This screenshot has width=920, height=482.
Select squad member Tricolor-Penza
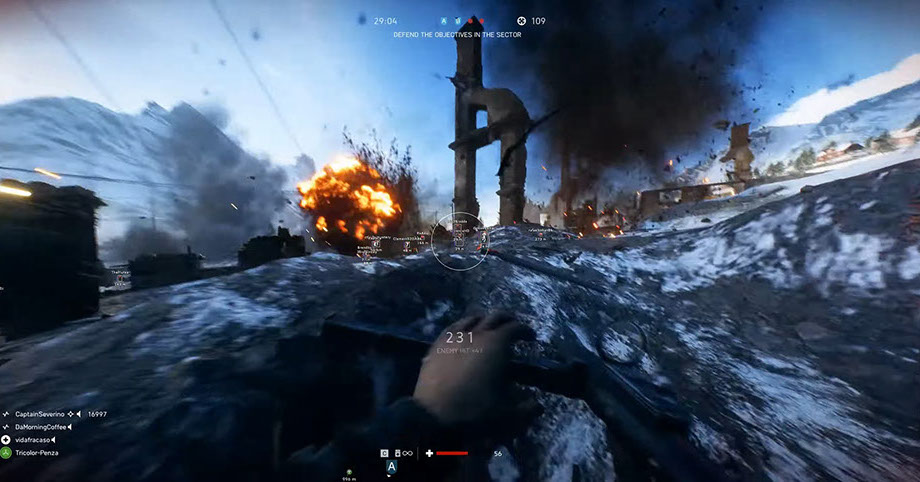coord(36,453)
